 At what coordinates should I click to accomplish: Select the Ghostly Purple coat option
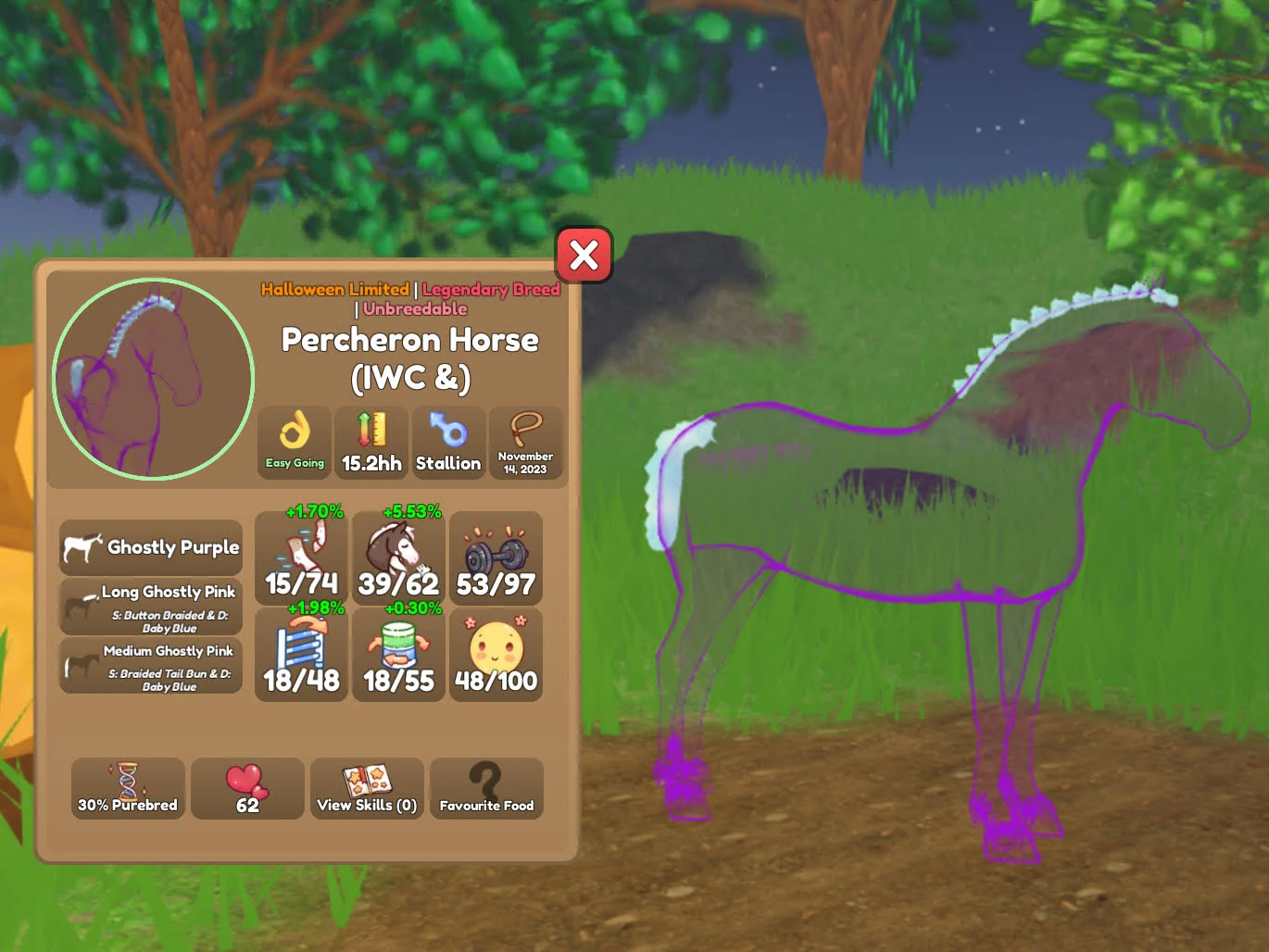coord(150,546)
